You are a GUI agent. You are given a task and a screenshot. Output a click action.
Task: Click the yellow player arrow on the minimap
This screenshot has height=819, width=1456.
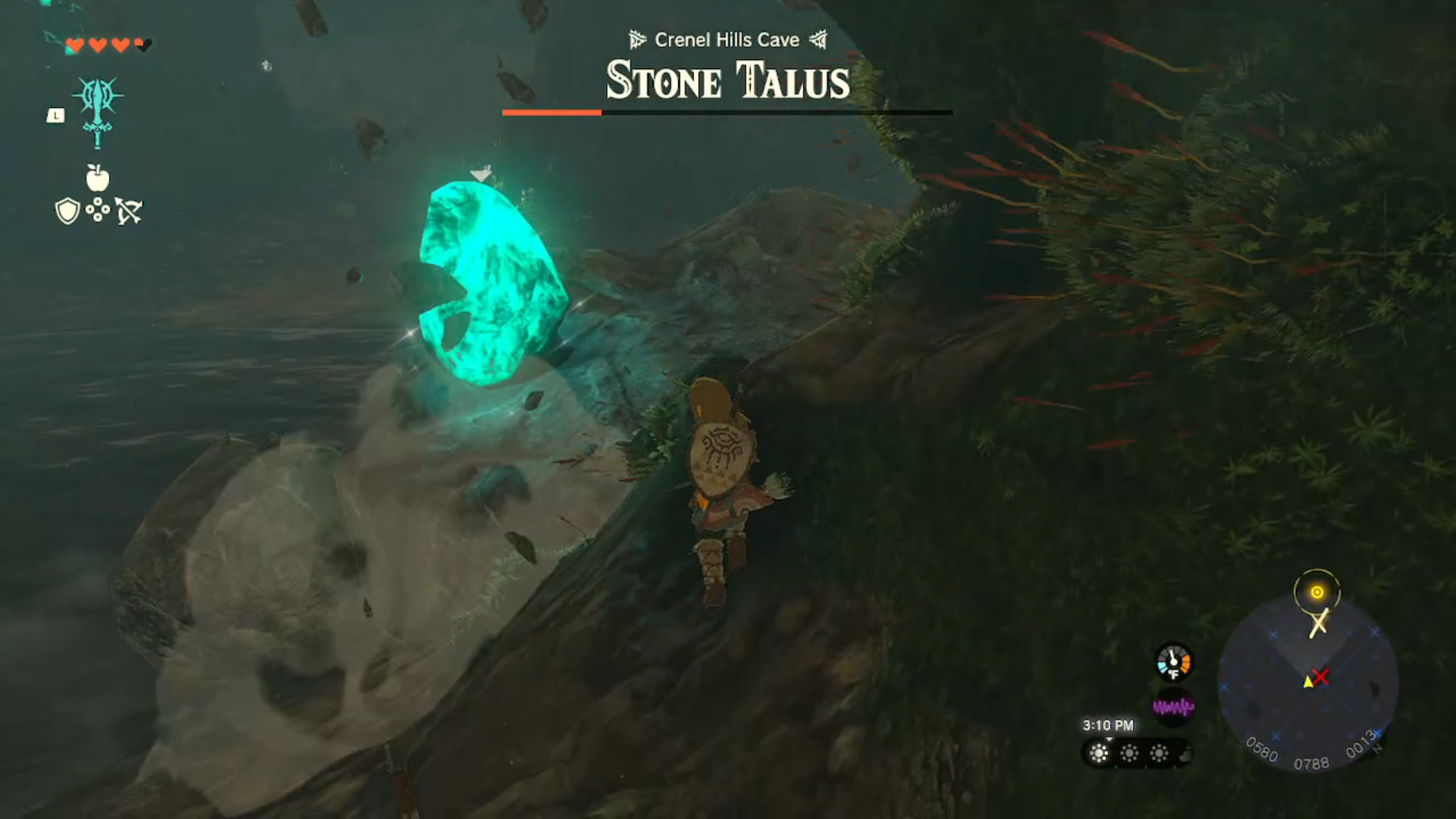coord(1310,683)
